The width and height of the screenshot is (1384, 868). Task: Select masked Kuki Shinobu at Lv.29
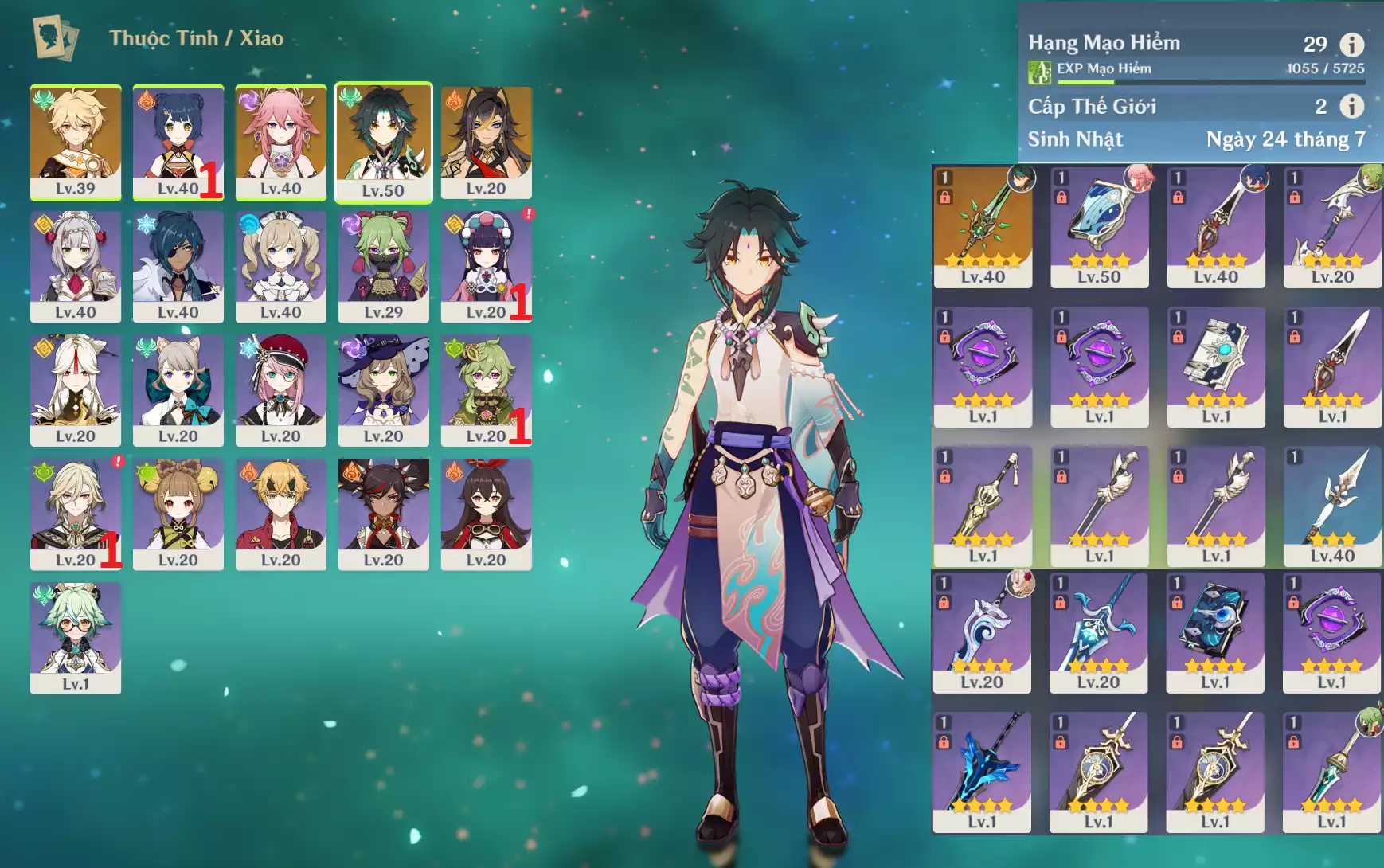[383, 265]
